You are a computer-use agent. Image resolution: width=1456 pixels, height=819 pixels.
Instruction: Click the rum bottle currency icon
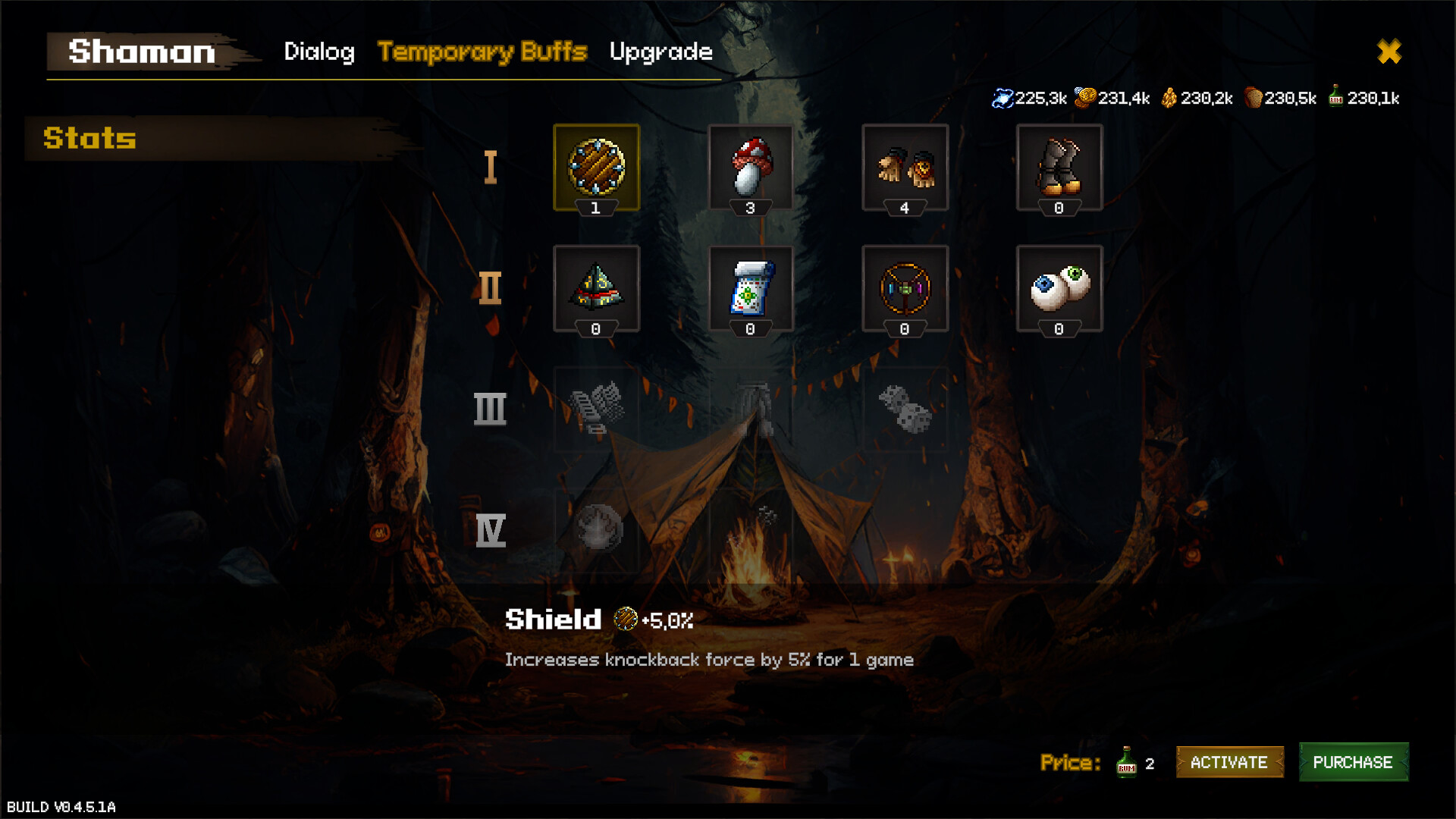point(1336,97)
